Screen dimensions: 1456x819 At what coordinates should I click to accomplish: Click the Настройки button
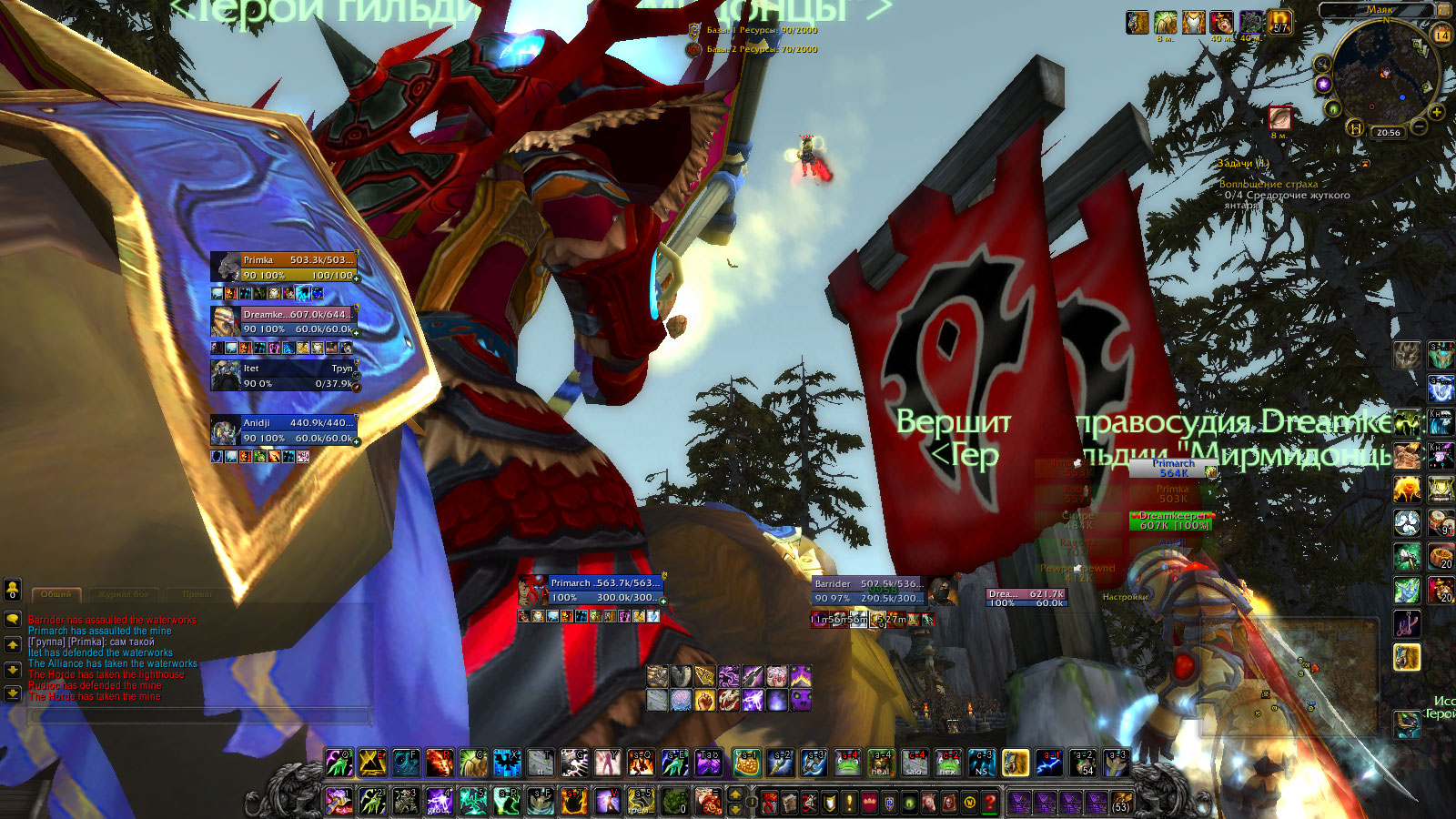[x=1125, y=597]
